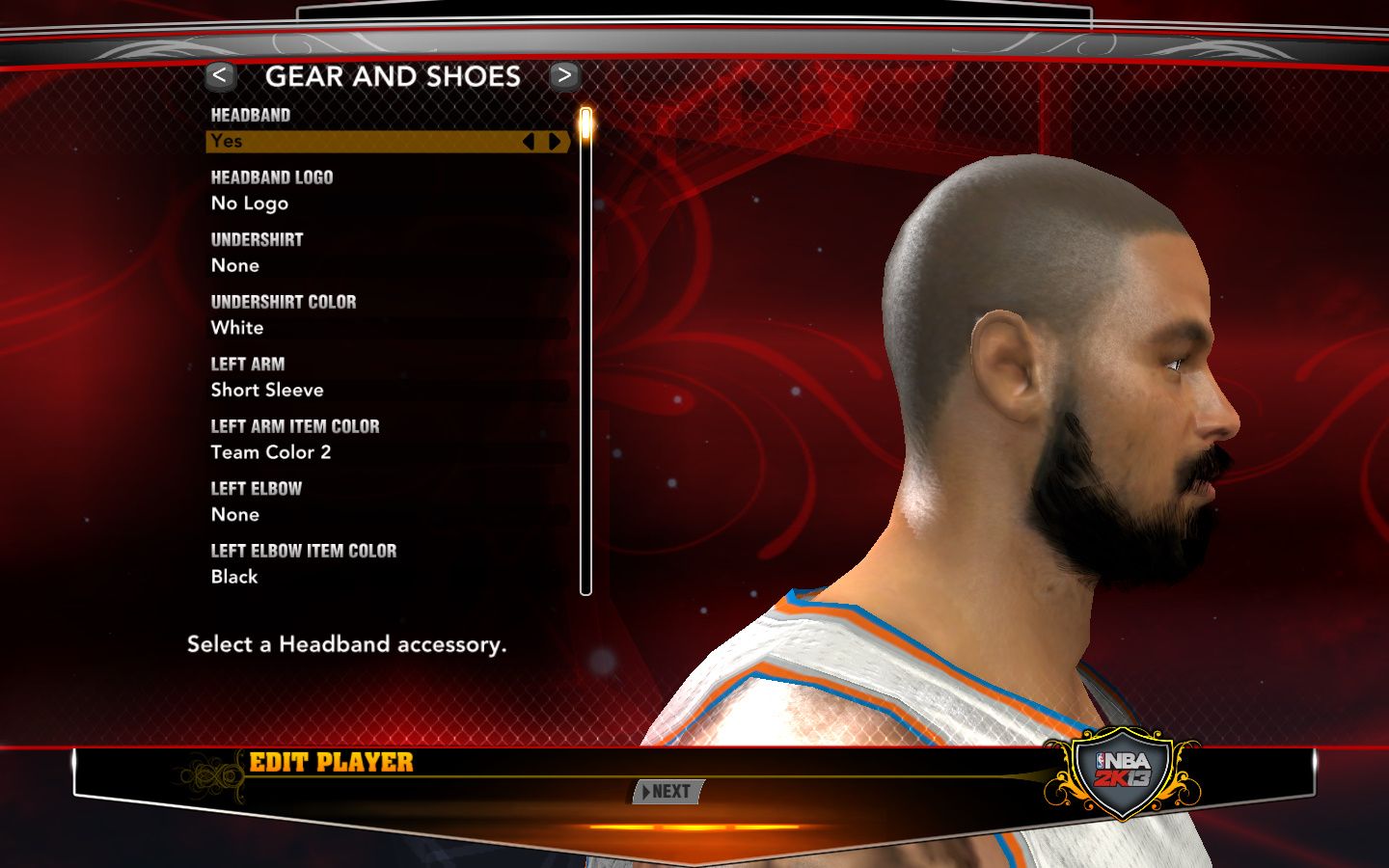Image resolution: width=1389 pixels, height=868 pixels.
Task: Select the Headband option row
Action: click(x=367, y=142)
